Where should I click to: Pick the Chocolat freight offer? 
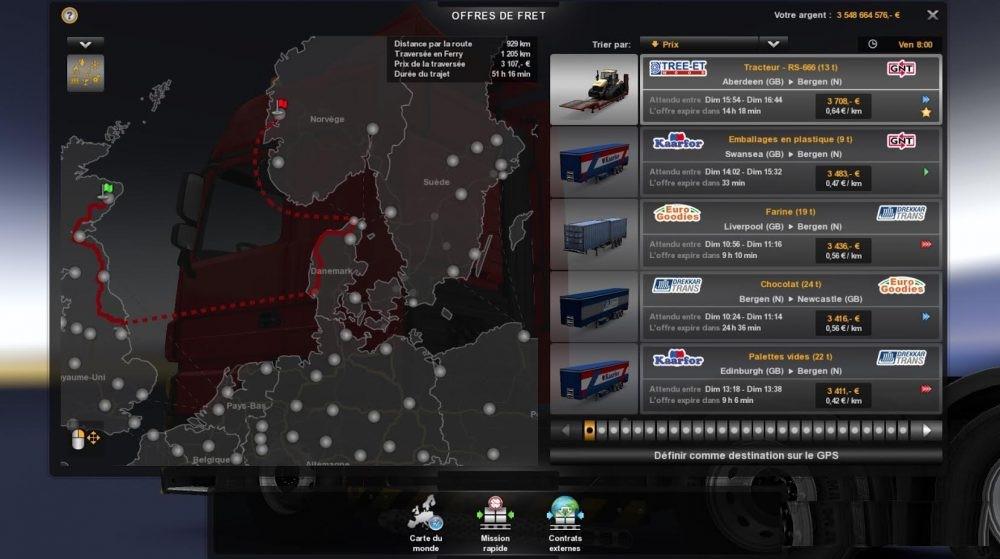click(790, 305)
